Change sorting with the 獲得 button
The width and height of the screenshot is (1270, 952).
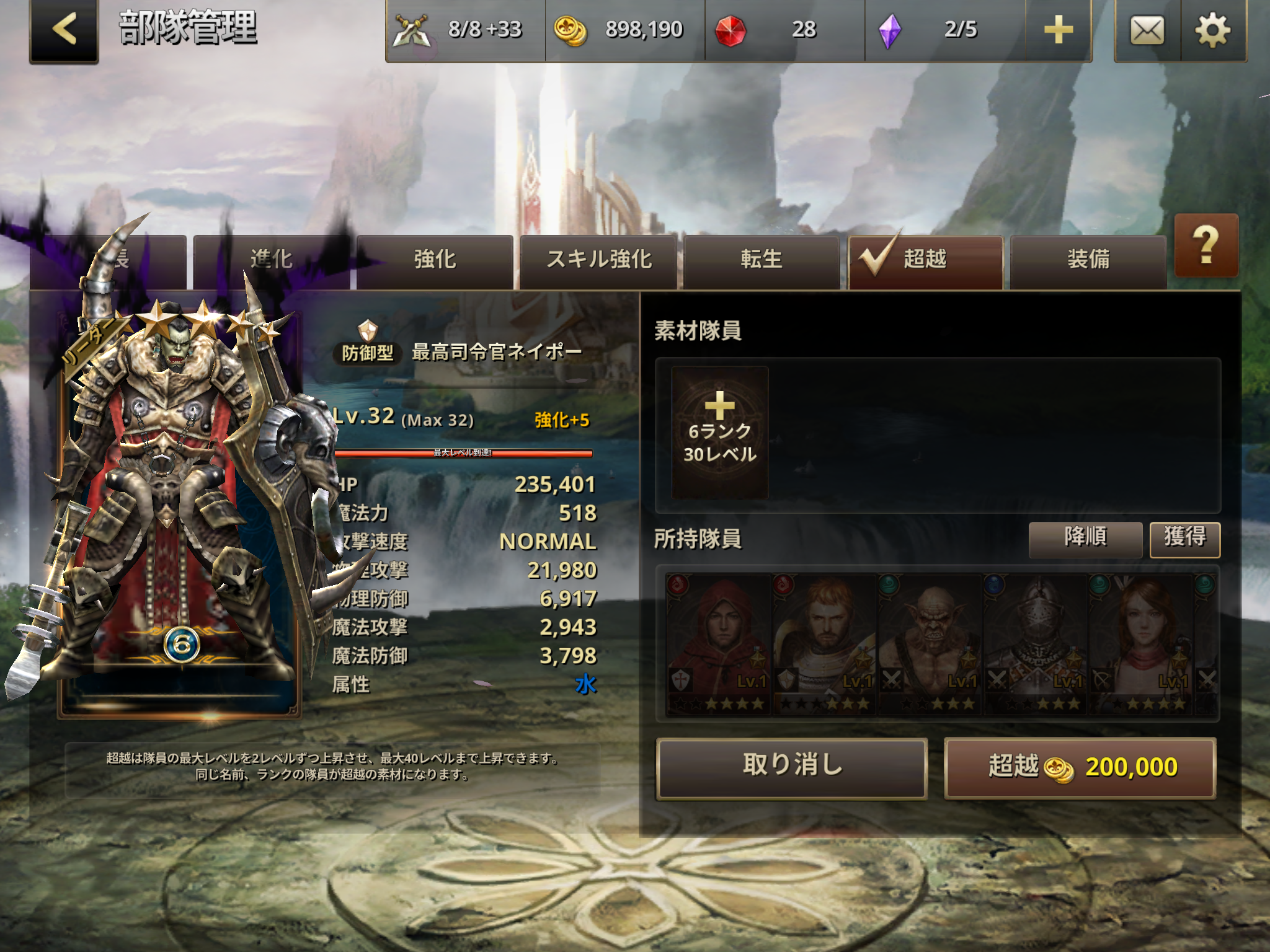point(1184,538)
